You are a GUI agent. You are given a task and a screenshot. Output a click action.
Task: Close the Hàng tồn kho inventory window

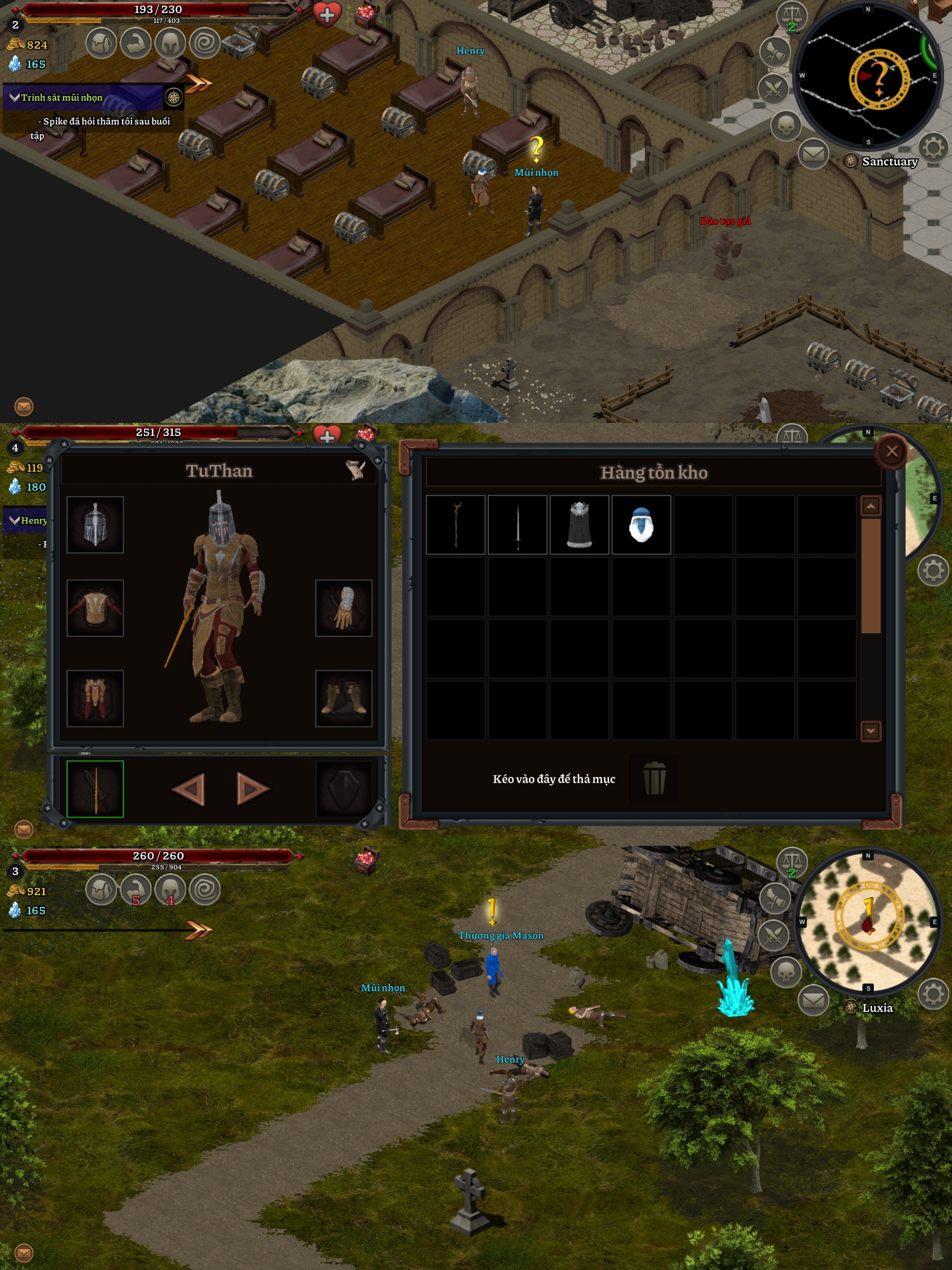tap(891, 451)
